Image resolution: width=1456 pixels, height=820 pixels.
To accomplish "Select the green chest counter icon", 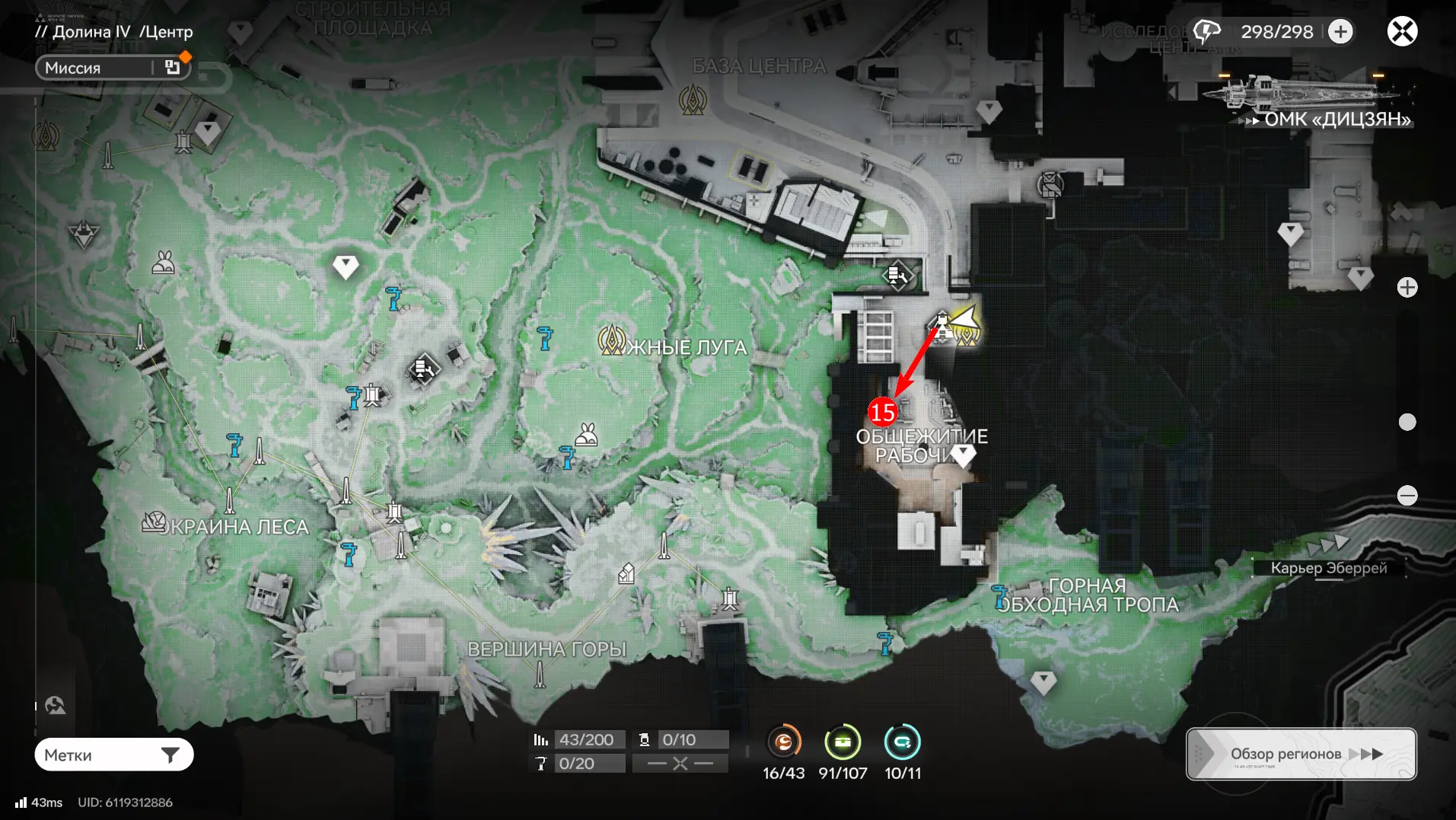I will click(x=843, y=742).
